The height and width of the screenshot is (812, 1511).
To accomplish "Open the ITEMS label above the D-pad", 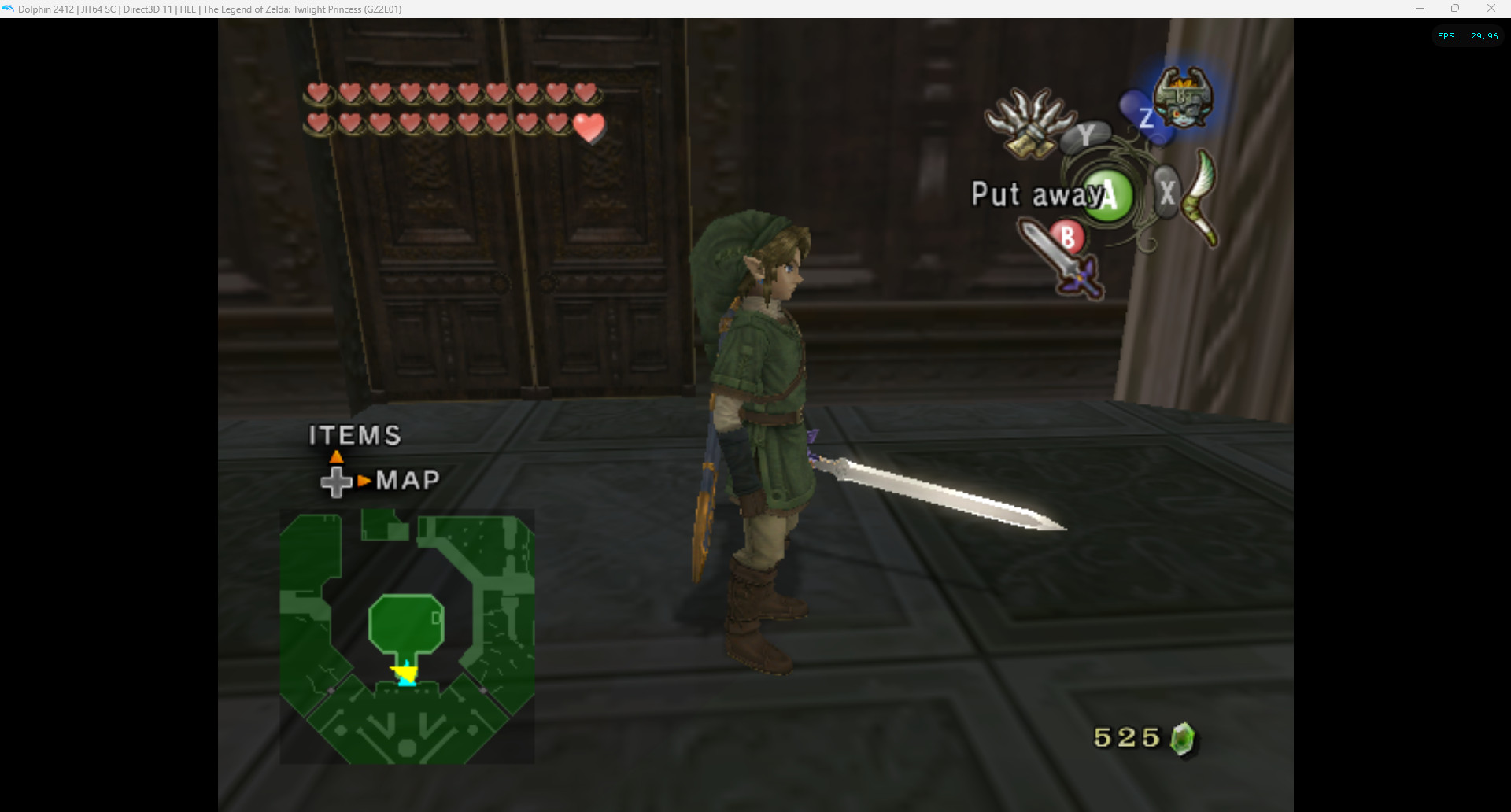I will [354, 434].
